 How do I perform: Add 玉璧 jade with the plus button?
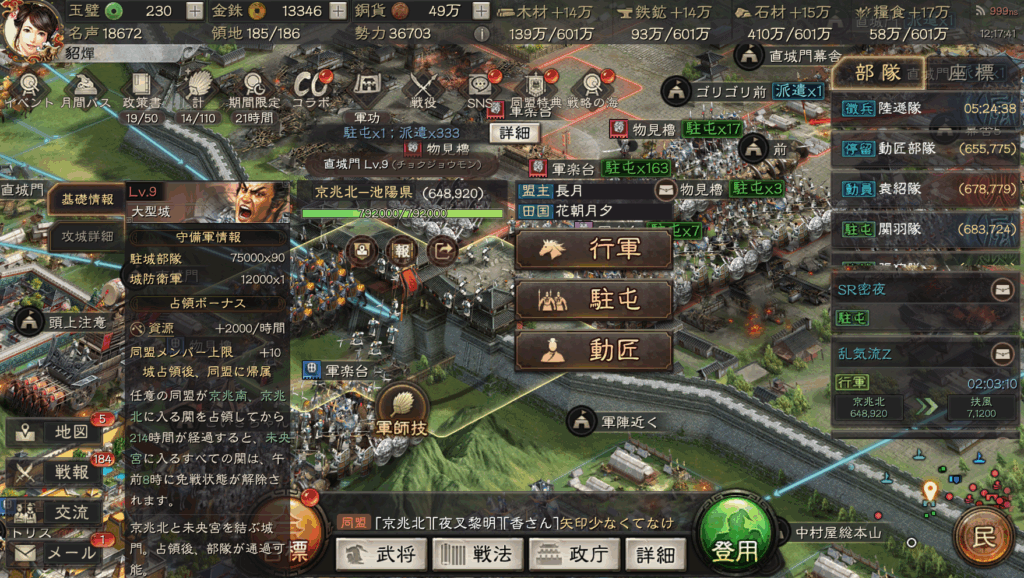tap(194, 12)
